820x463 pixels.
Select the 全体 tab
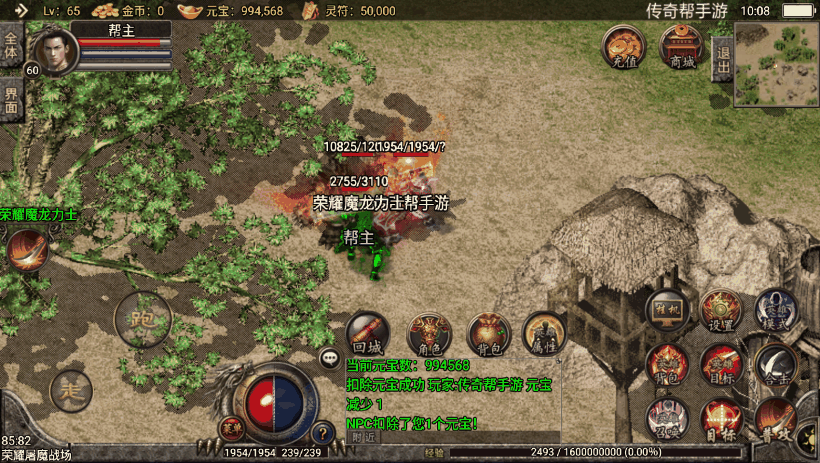[x=11, y=46]
